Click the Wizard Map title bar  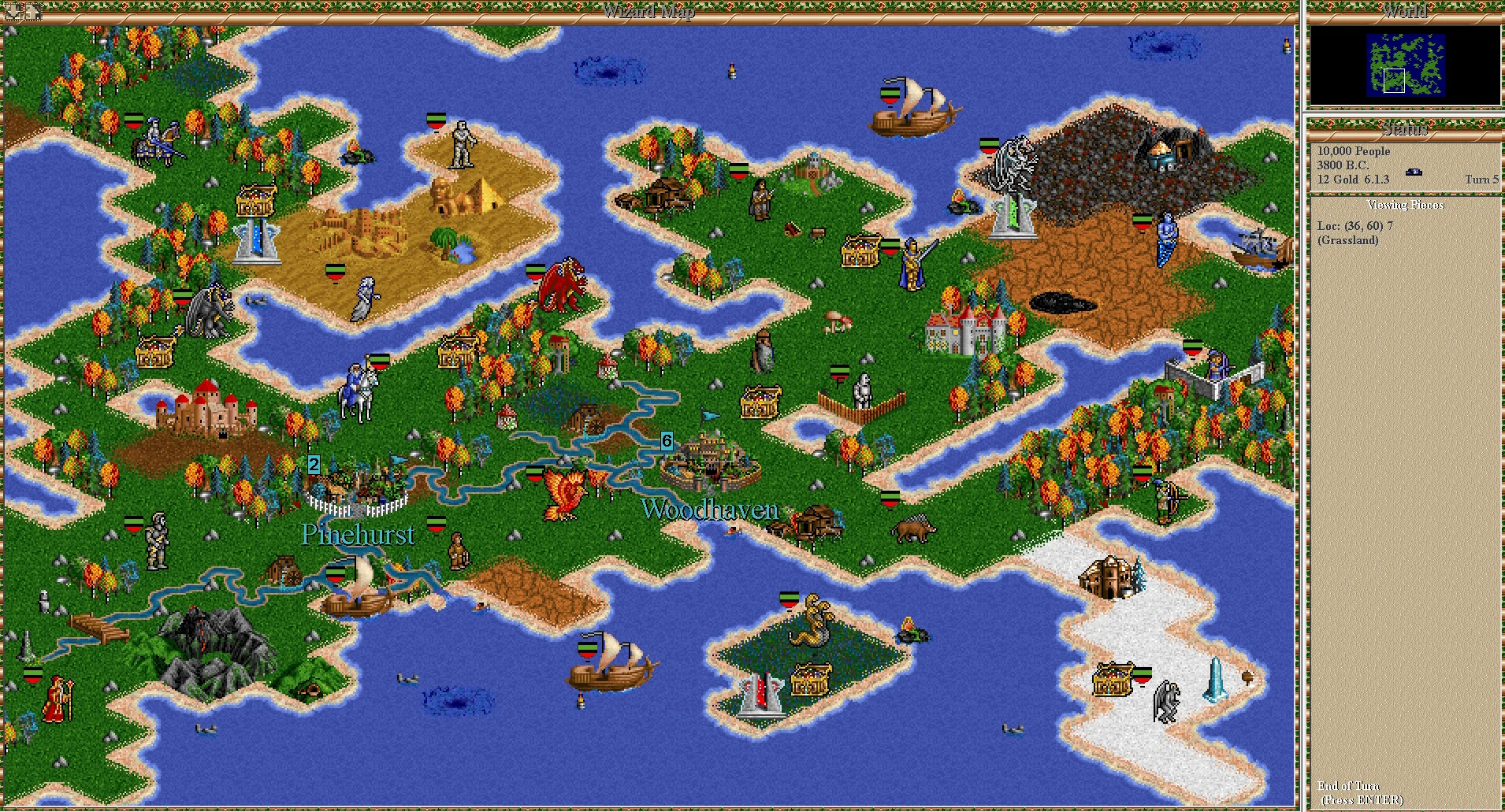coord(648,11)
